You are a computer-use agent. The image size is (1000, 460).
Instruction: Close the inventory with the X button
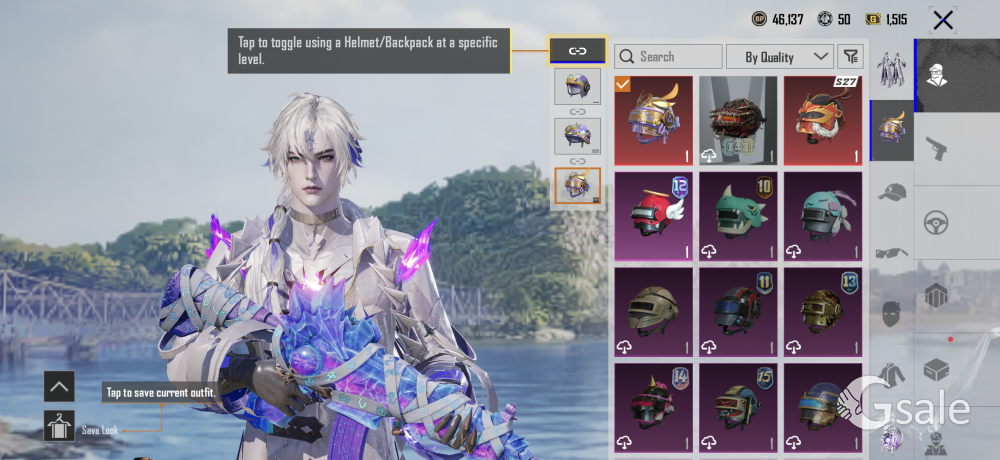click(942, 19)
